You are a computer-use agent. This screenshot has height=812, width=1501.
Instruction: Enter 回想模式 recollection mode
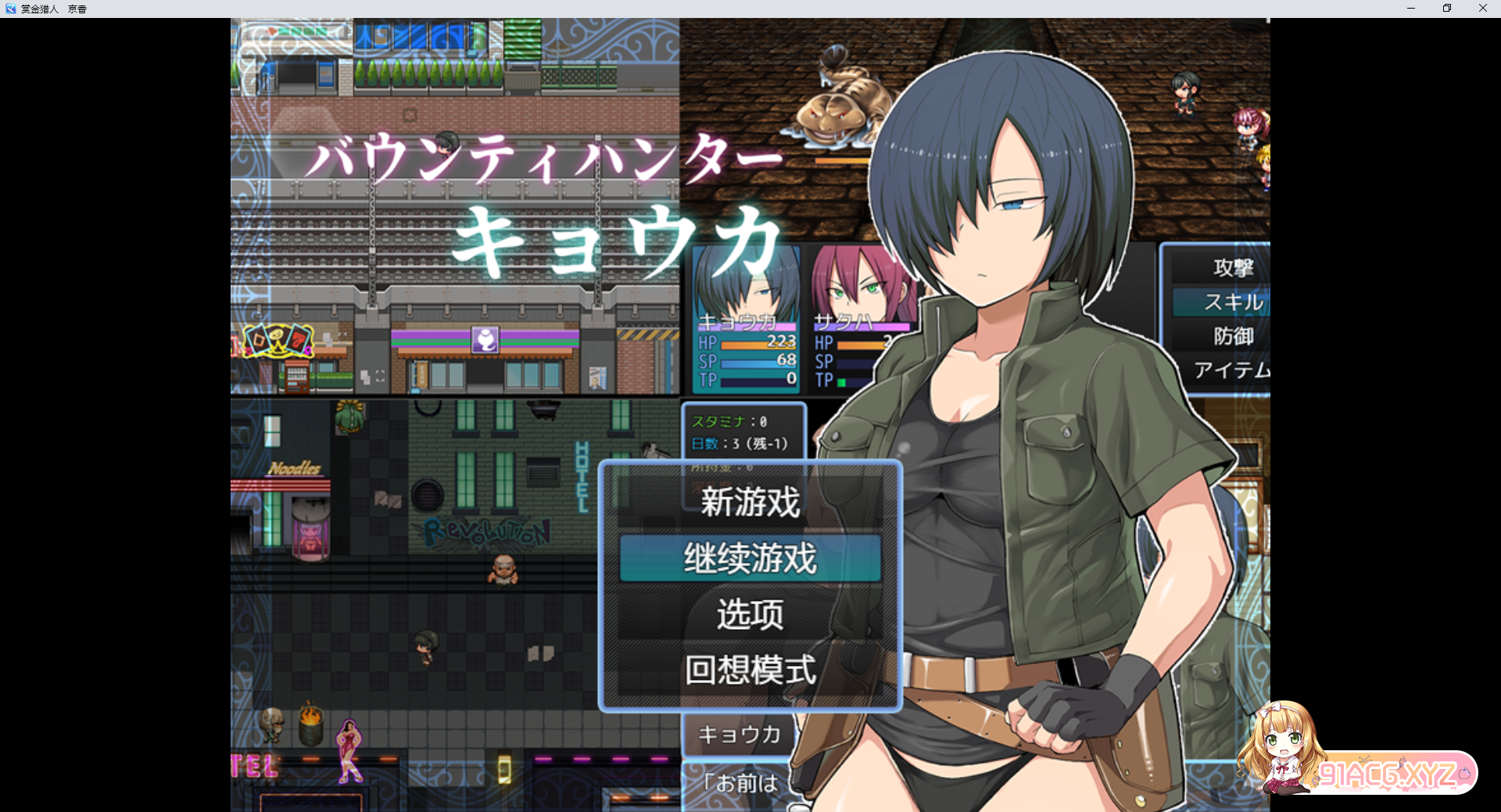[x=750, y=670]
